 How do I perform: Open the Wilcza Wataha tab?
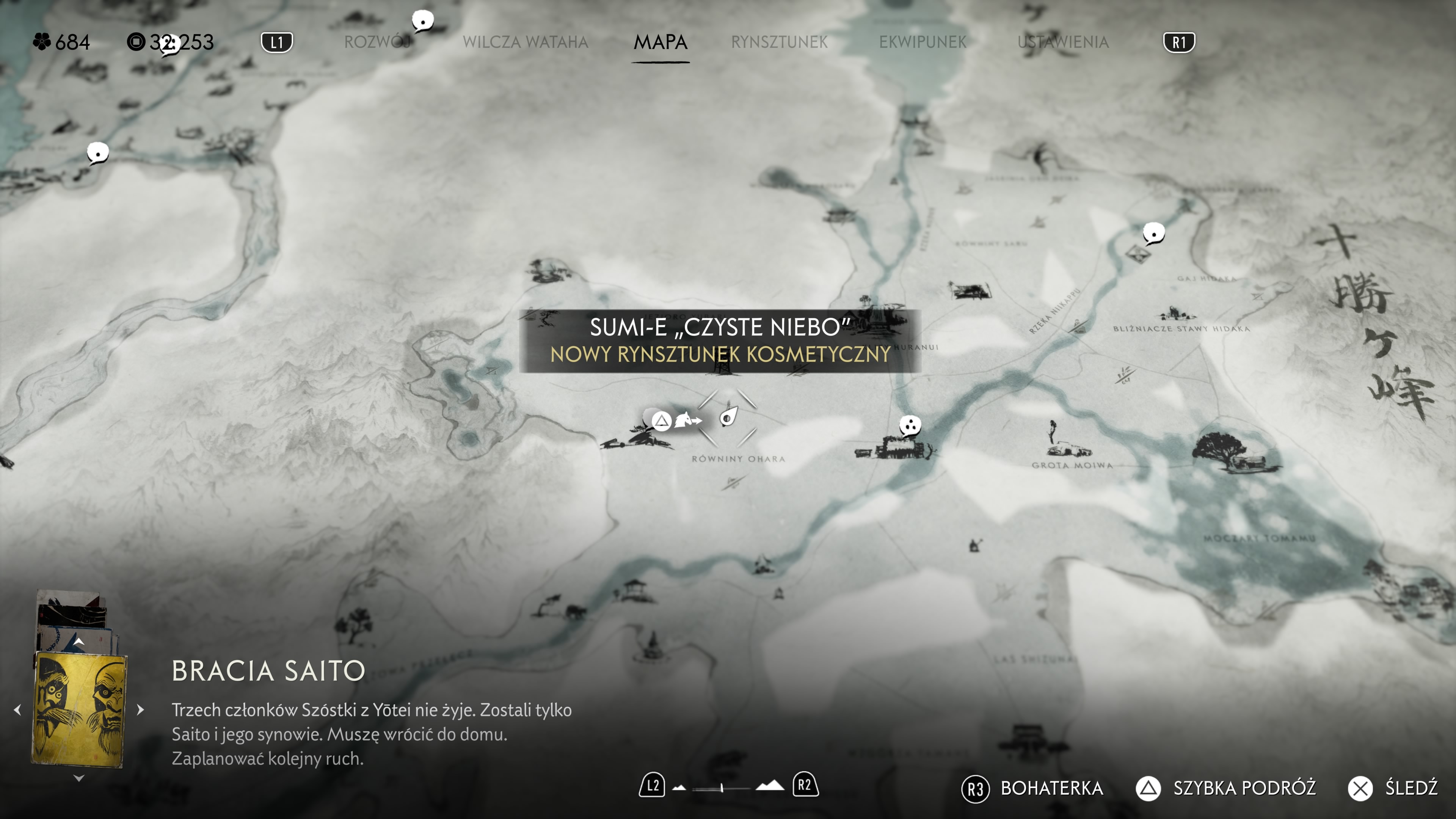[525, 42]
